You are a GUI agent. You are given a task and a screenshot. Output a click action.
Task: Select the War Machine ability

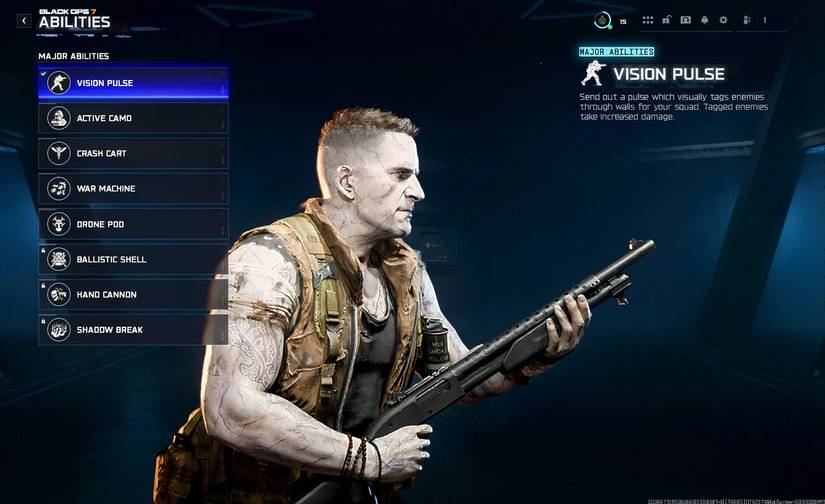click(x=133, y=188)
